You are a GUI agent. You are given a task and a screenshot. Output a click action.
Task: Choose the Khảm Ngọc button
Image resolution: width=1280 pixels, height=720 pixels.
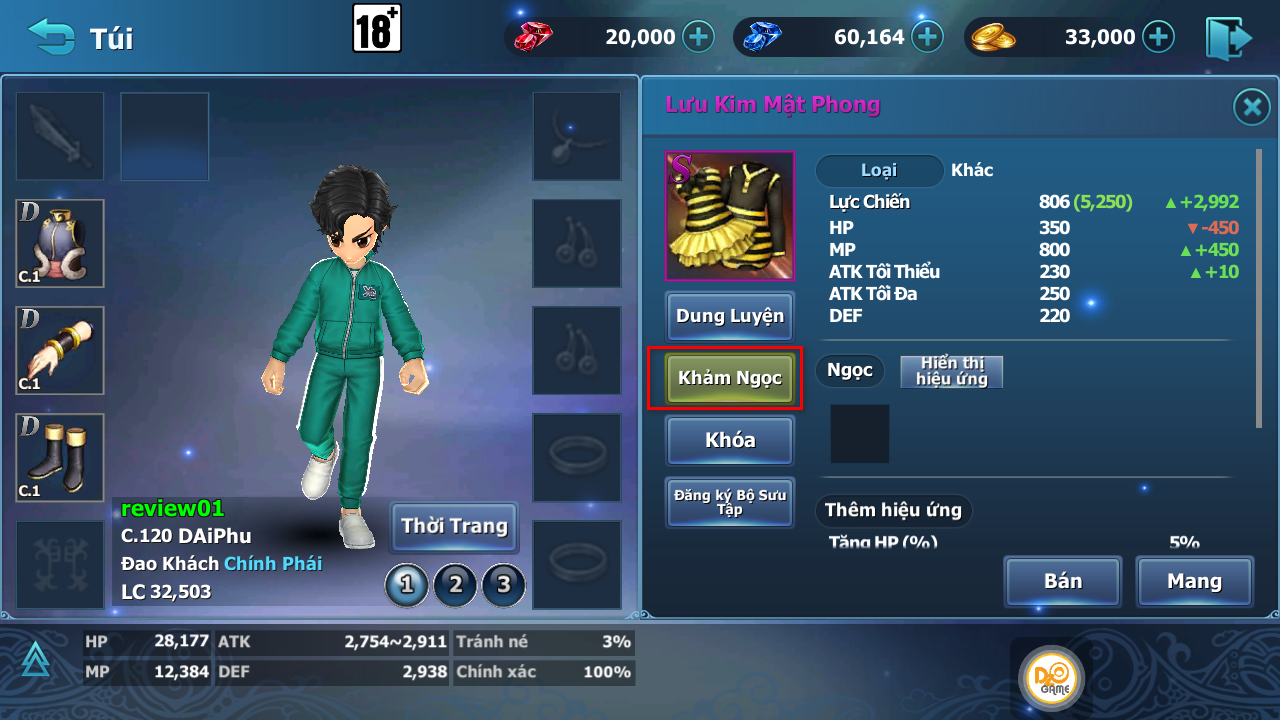pyautogui.click(x=730, y=378)
